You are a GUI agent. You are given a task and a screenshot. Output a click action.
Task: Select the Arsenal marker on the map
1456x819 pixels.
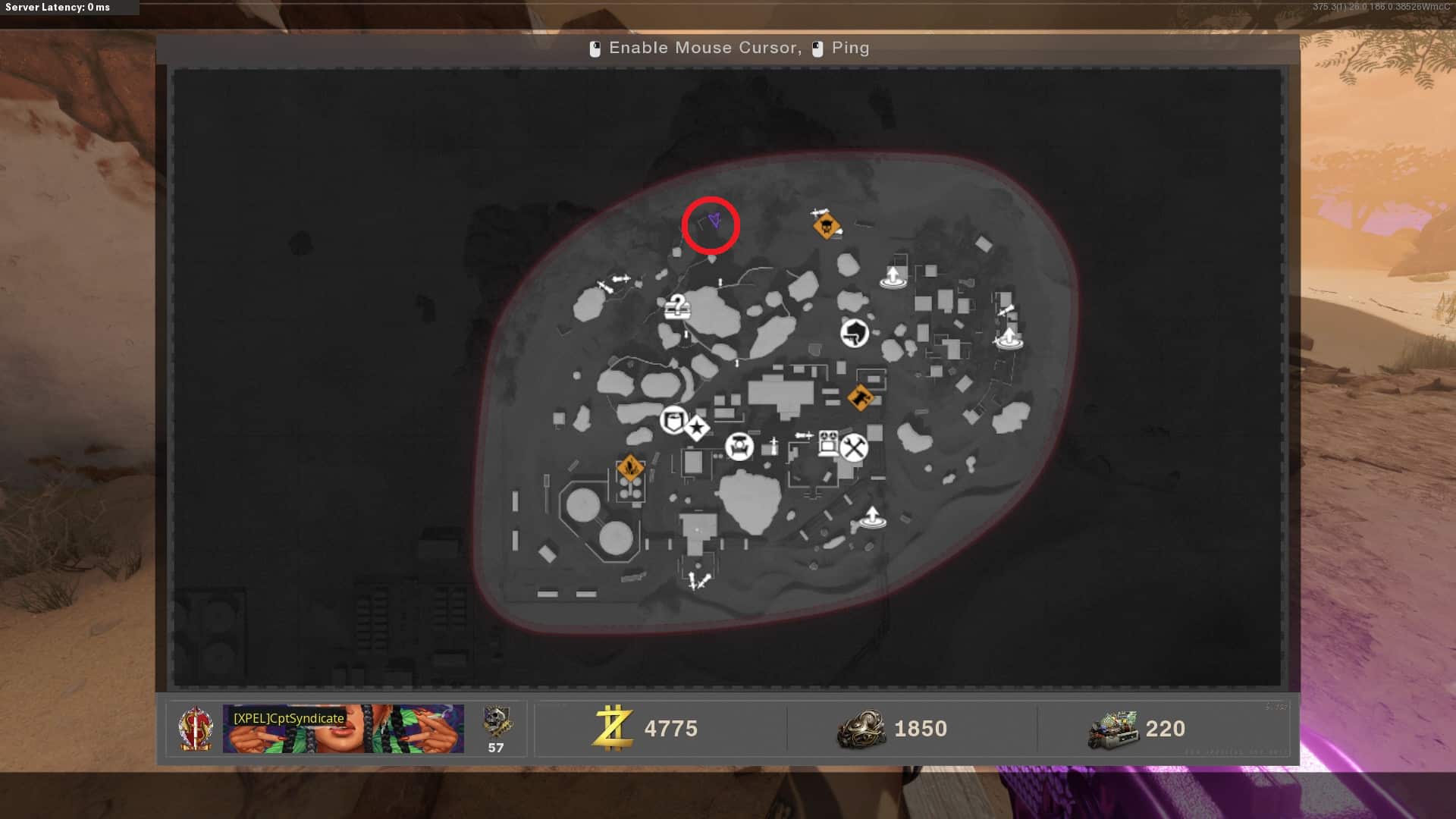click(x=739, y=446)
